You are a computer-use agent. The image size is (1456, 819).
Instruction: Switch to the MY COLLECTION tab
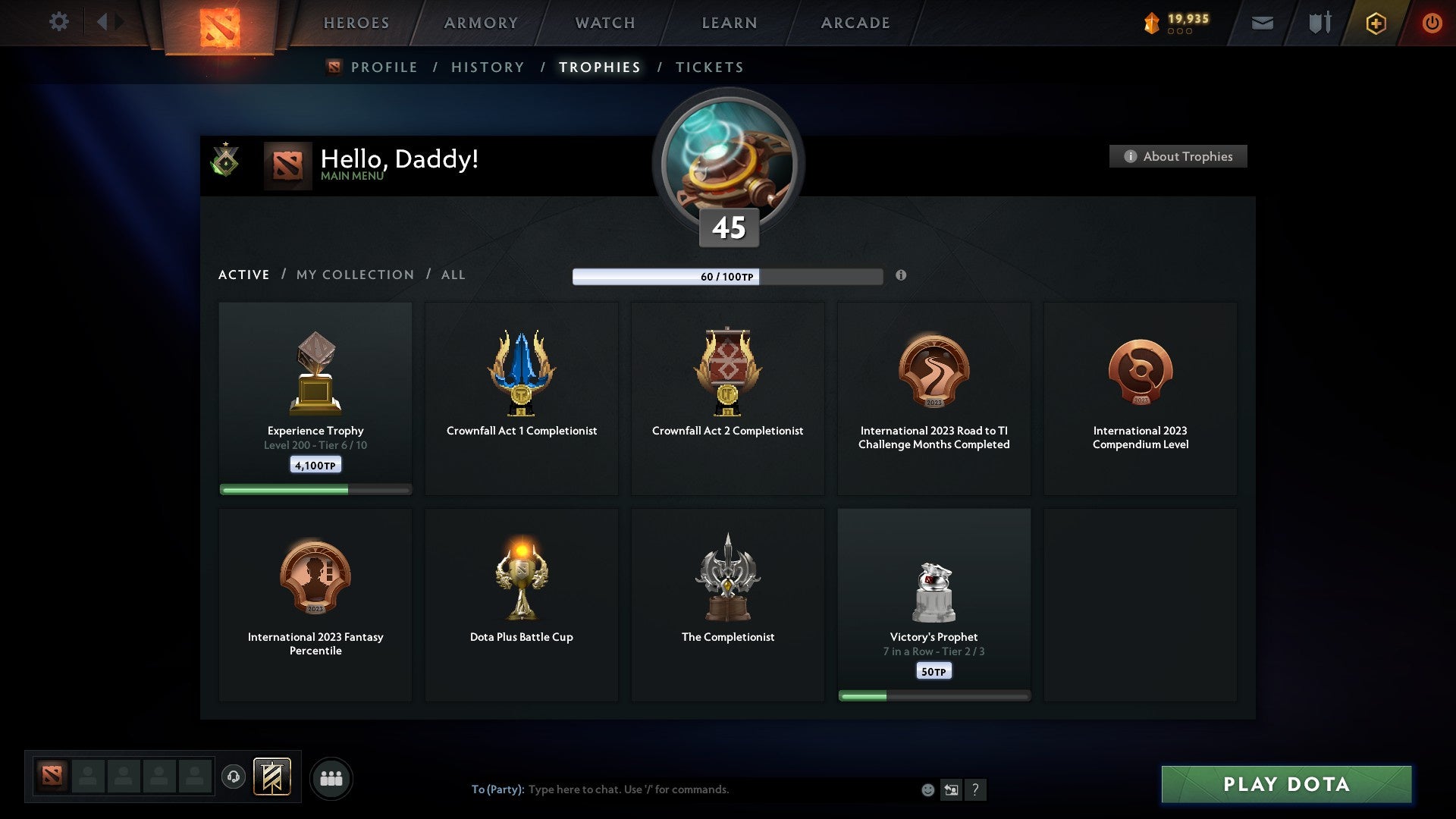pyautogui.click(x=354, y=275)
